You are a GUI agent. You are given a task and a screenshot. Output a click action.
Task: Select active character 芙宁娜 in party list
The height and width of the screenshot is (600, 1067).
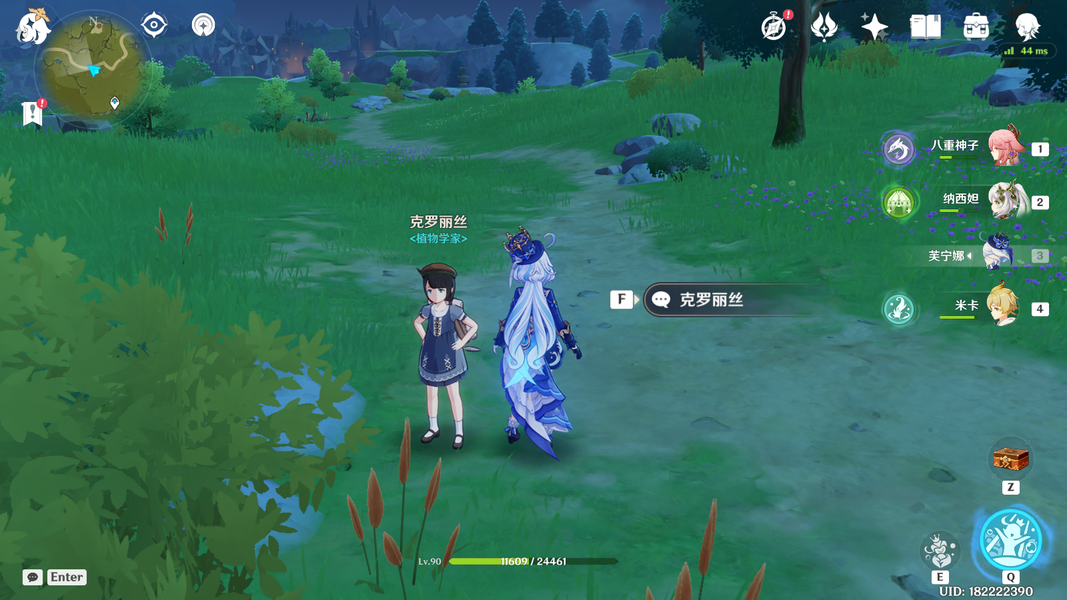point(999,255)
